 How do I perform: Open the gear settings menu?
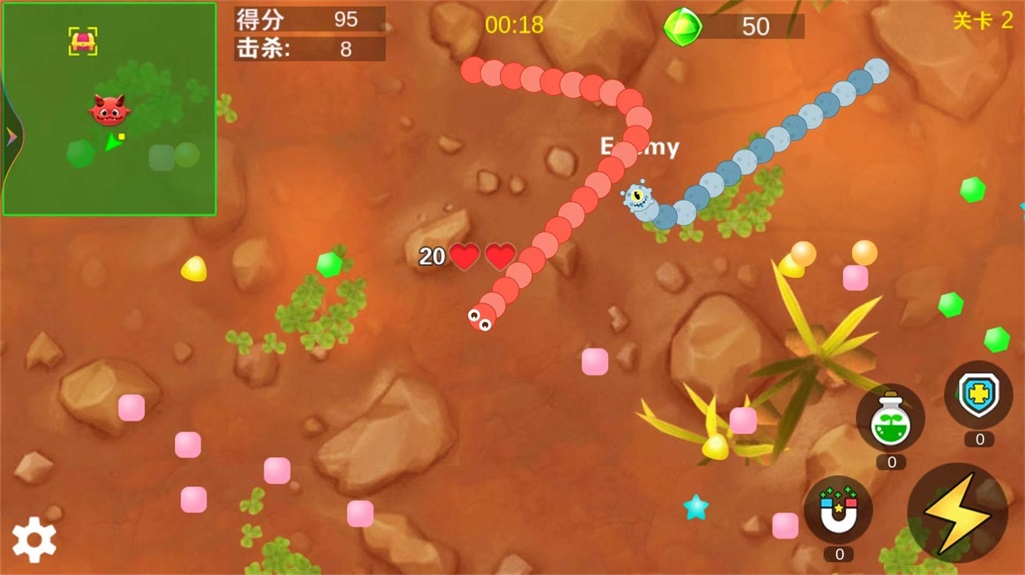[34, 541]
